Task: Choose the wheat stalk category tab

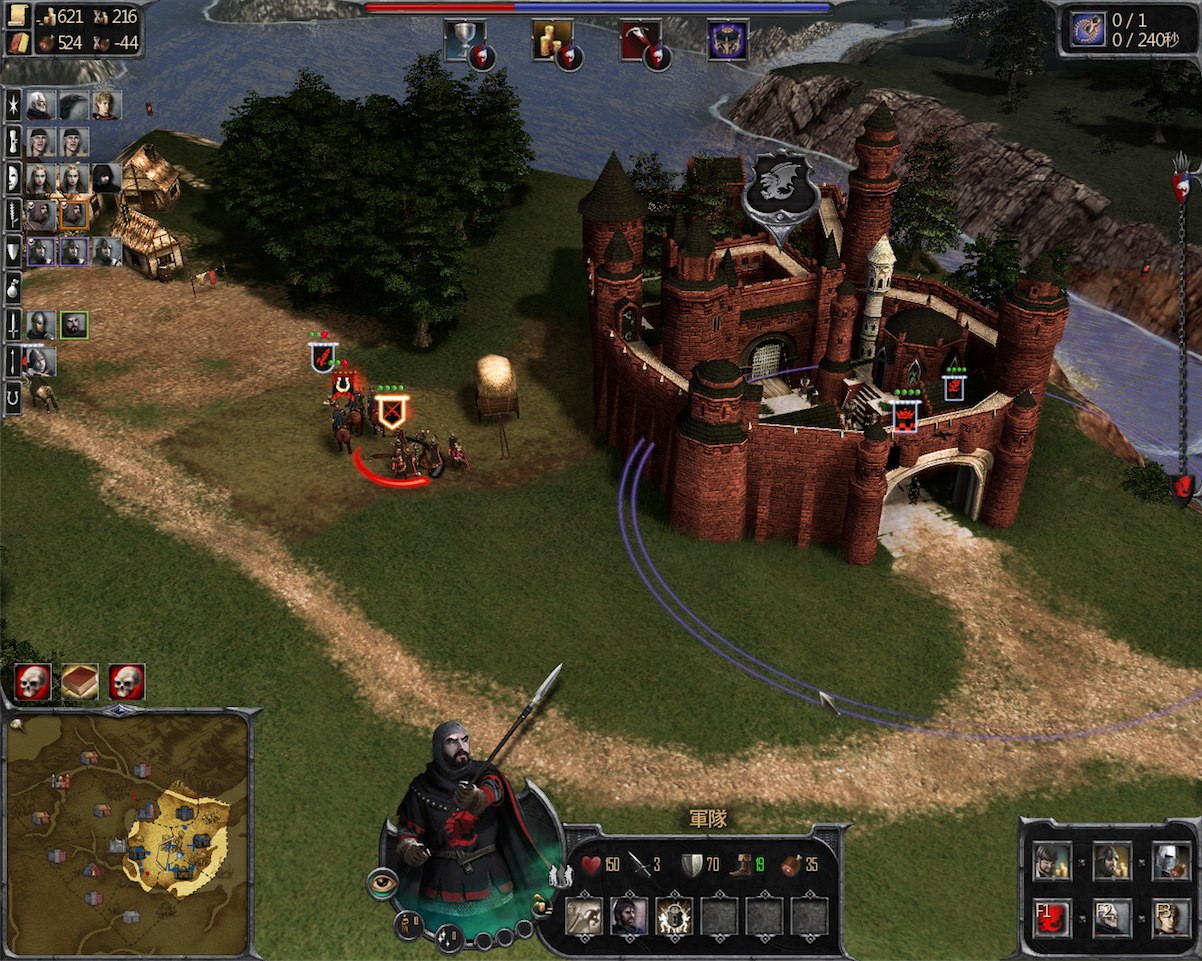Action: pyautogui.click(x=13, y=213)
